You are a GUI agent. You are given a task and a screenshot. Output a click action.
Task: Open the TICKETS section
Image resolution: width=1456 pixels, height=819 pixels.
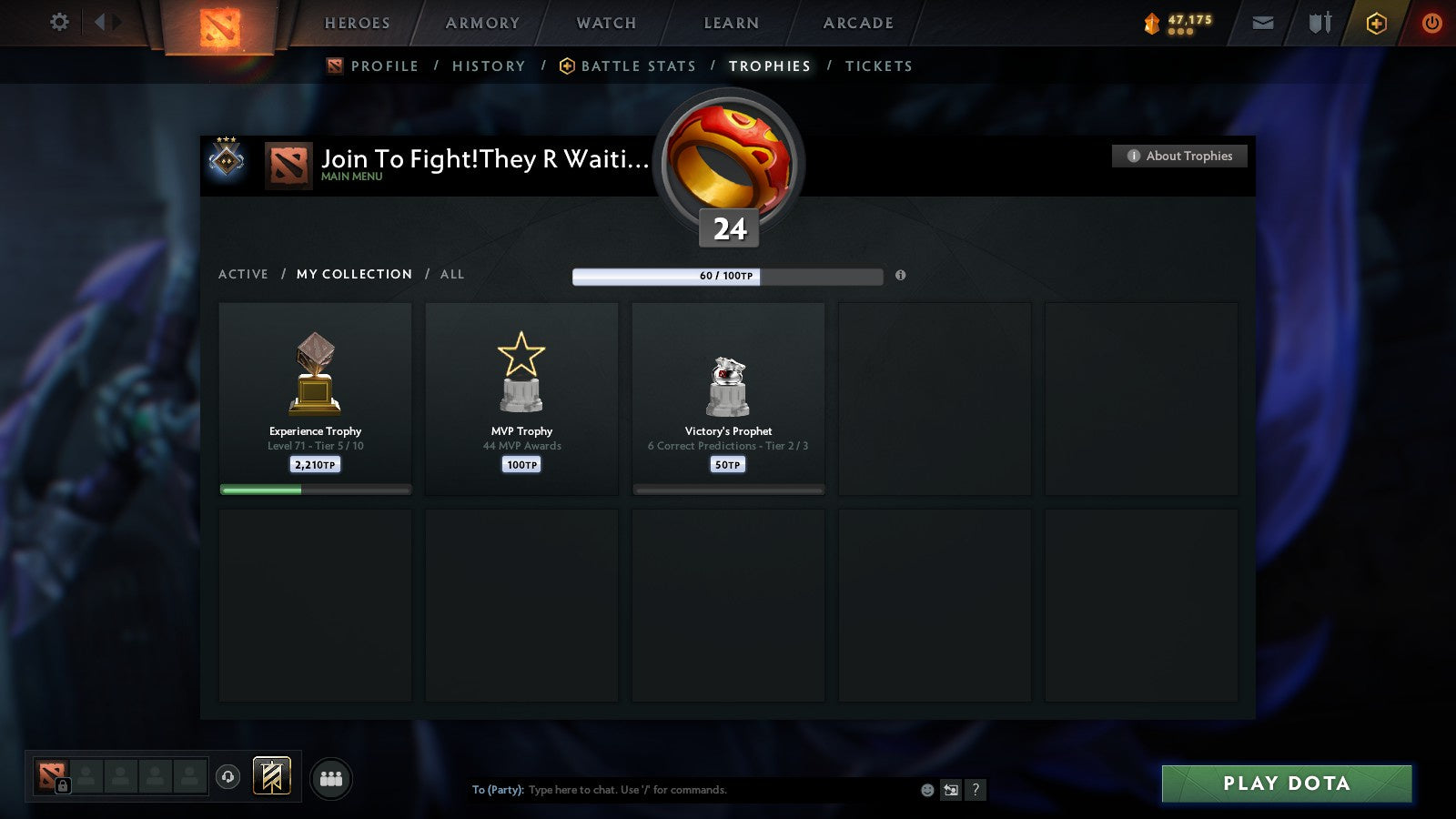coord(879,66)
